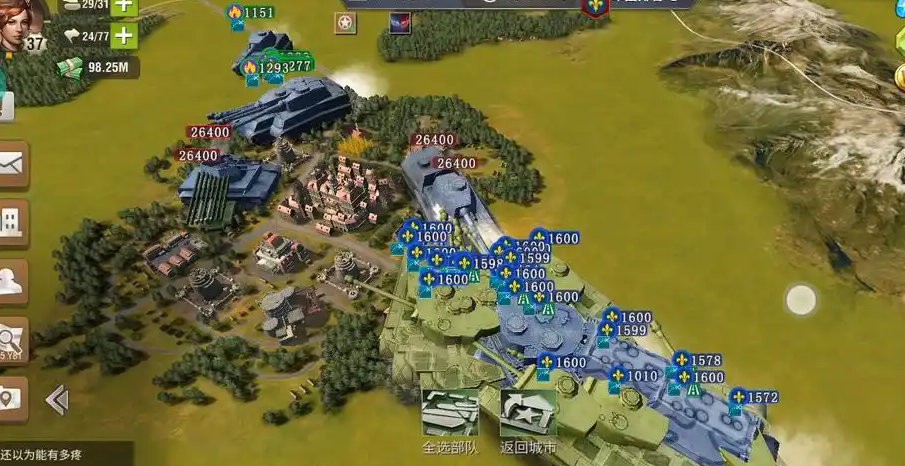This screenshot has height=466, width=905.
Task: Tap the round white joystick button
Action: coord(801,299)
